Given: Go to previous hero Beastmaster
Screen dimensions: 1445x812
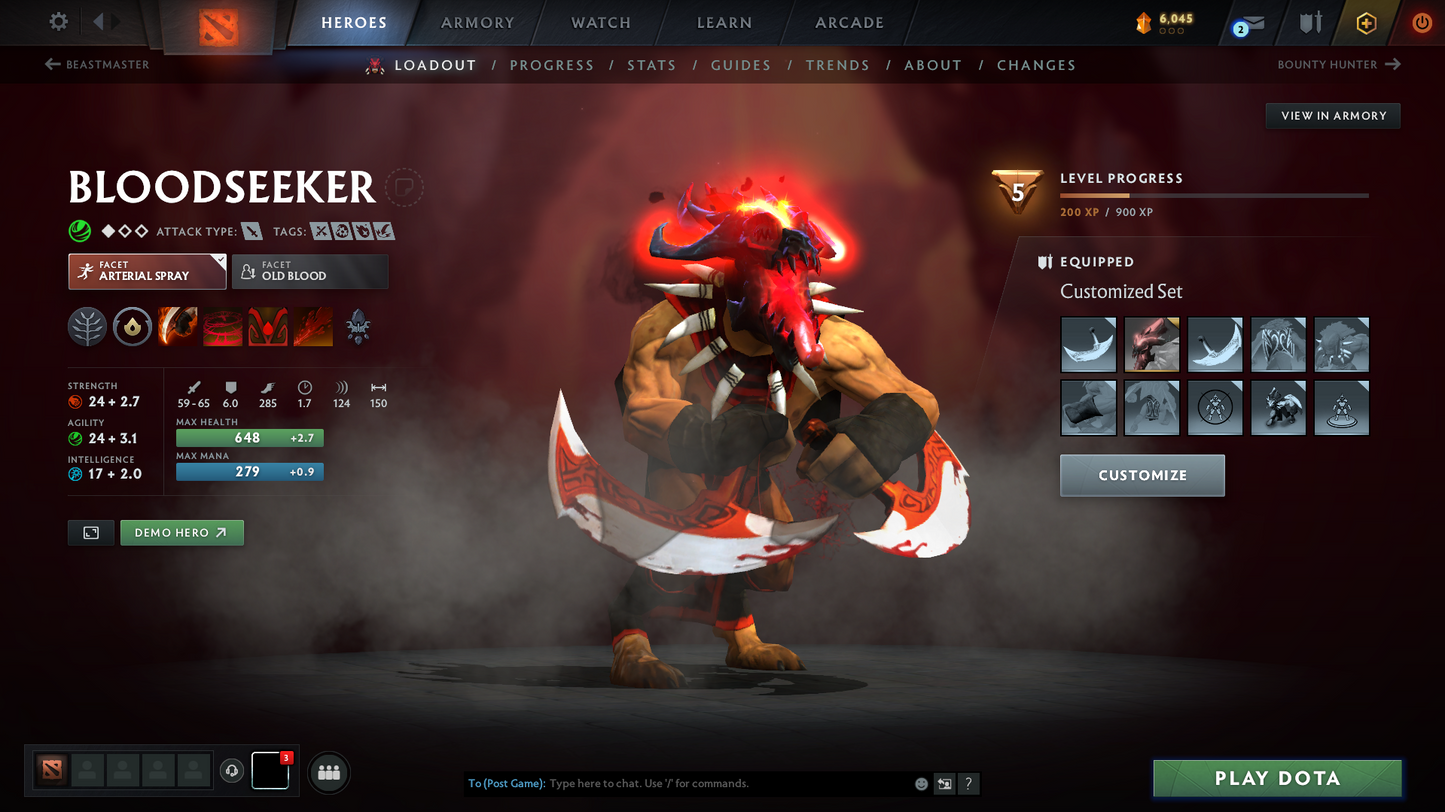Looking at the screenshot, I should tap(97, 65).
